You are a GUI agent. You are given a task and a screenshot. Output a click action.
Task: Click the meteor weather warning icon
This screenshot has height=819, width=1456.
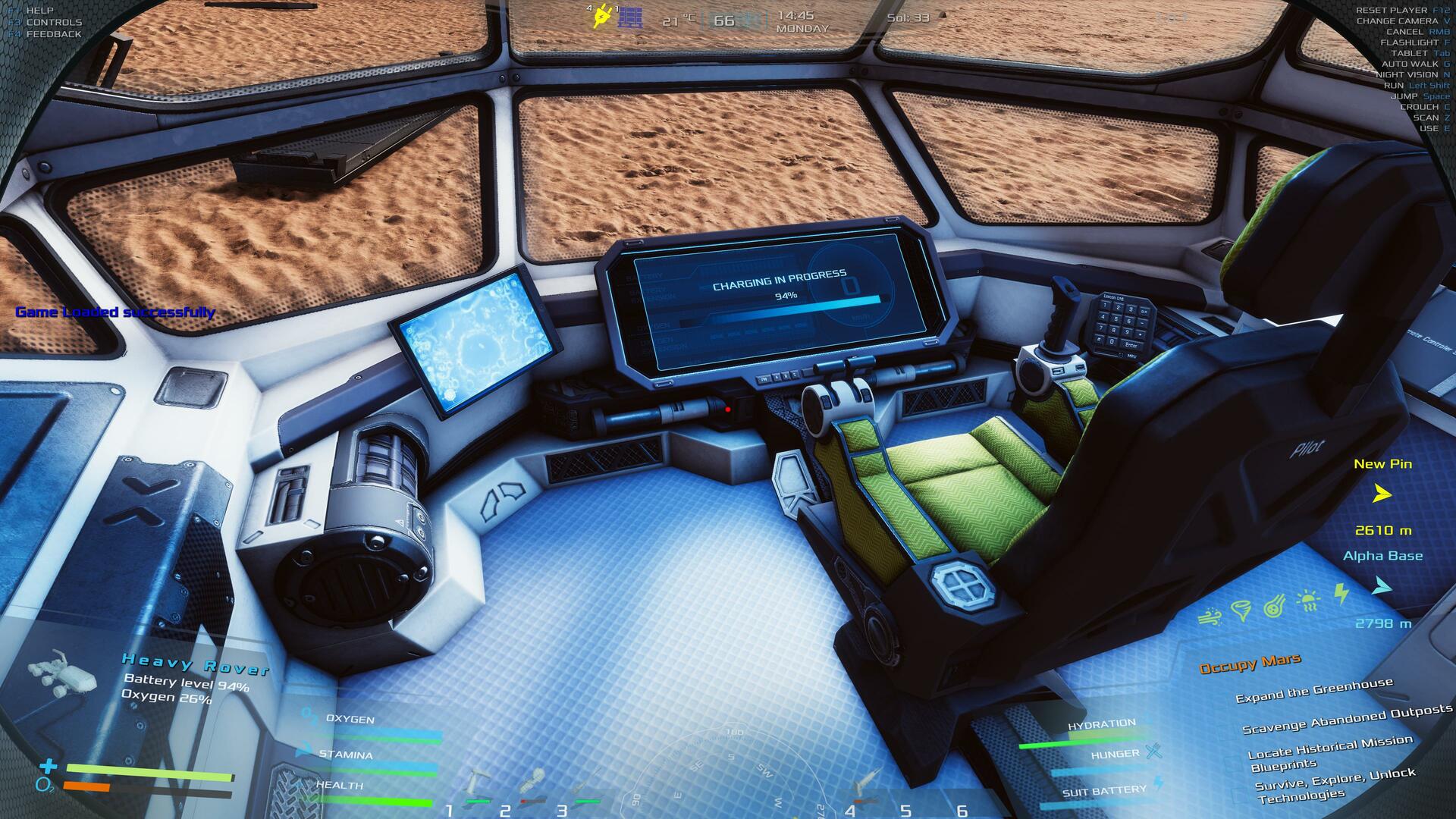1274,607
